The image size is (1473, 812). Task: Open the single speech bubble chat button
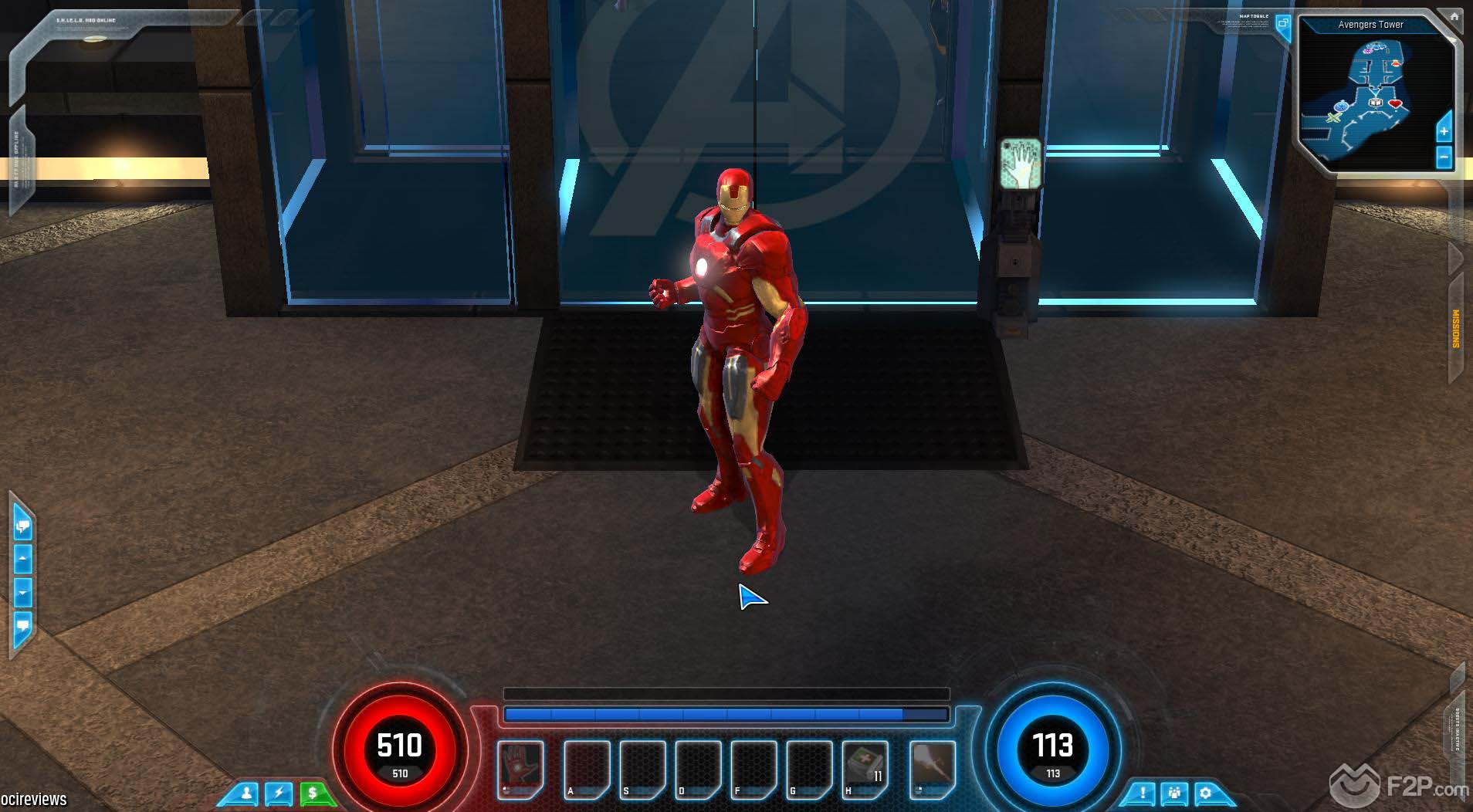pyautogui.click(x=22, y=624)
